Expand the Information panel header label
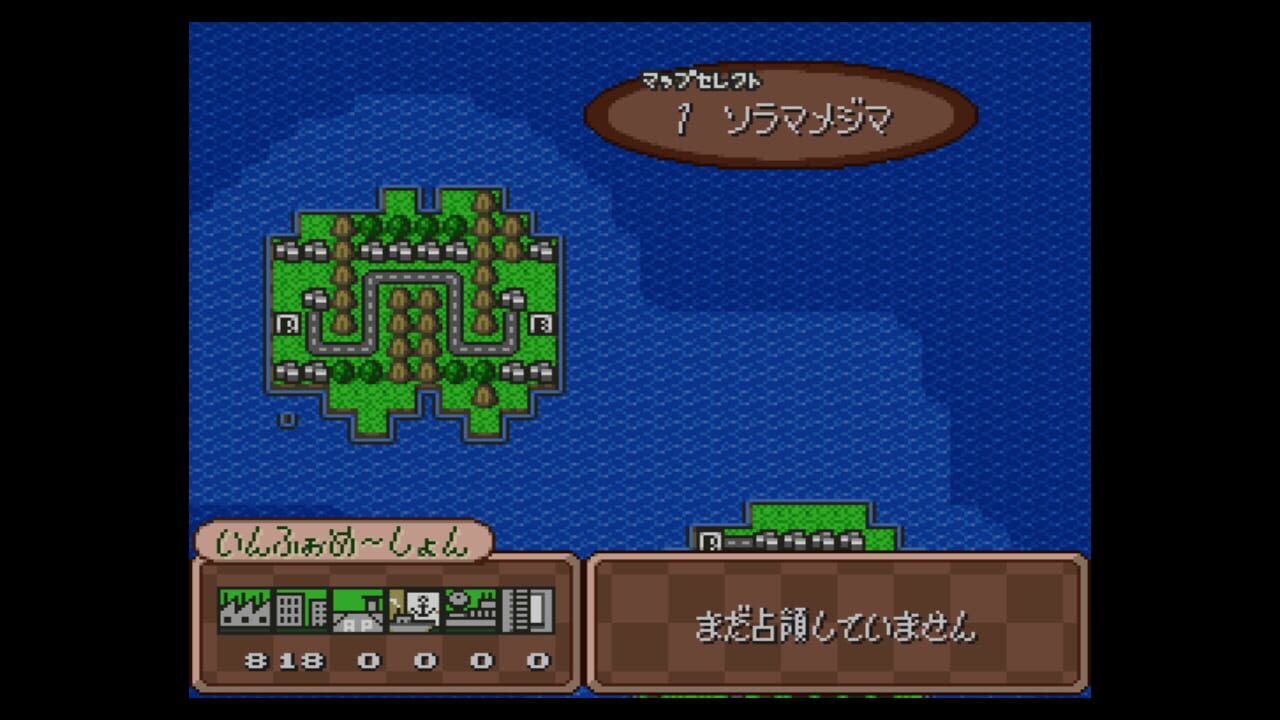 (x=345, y=541)
